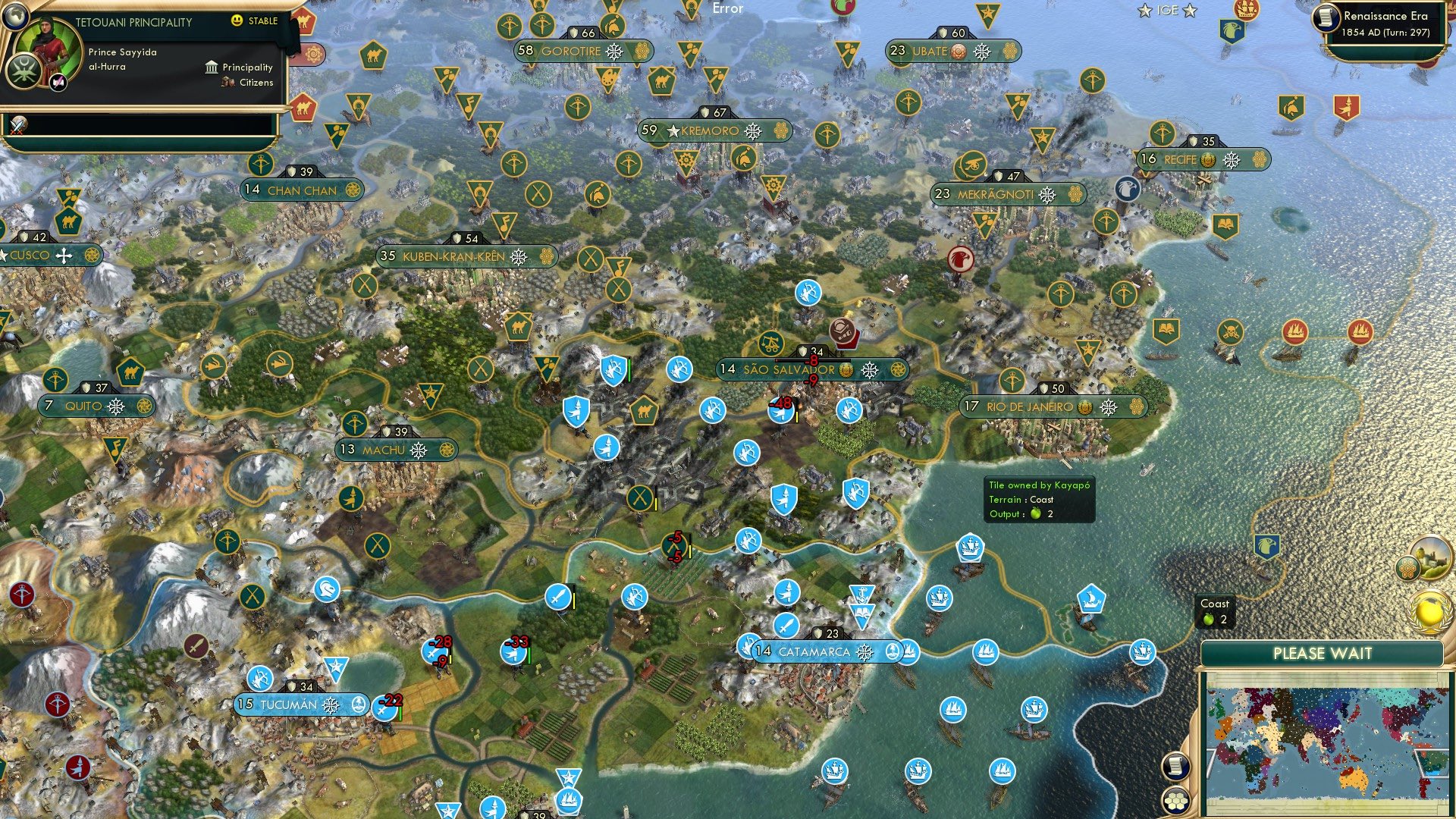Click the STABLE smiley status indicator
Screen dimensions: 1456x819
(239, 21)
